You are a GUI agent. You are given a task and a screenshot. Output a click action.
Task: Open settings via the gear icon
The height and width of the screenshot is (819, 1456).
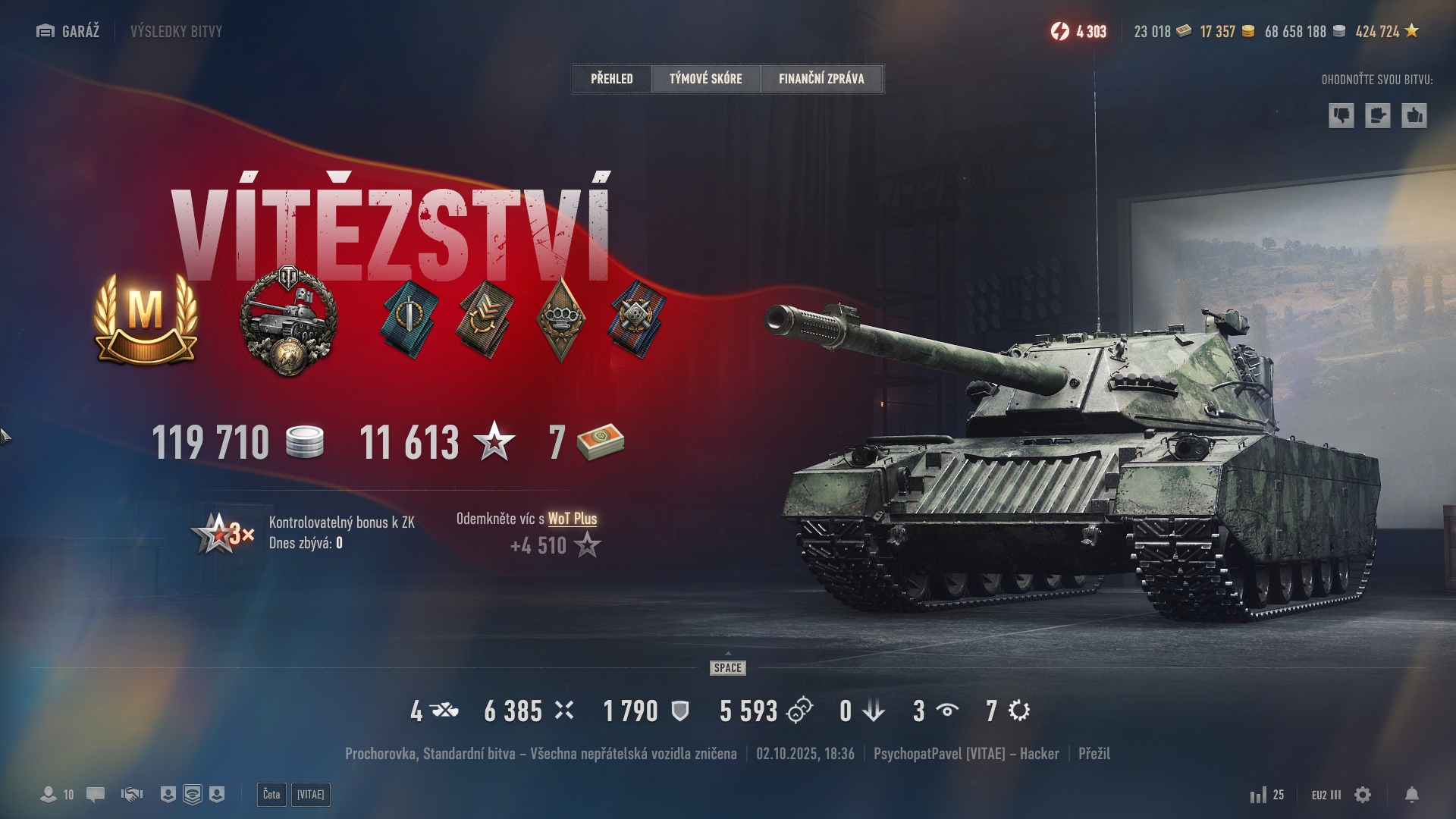(x=1363, y=794)
